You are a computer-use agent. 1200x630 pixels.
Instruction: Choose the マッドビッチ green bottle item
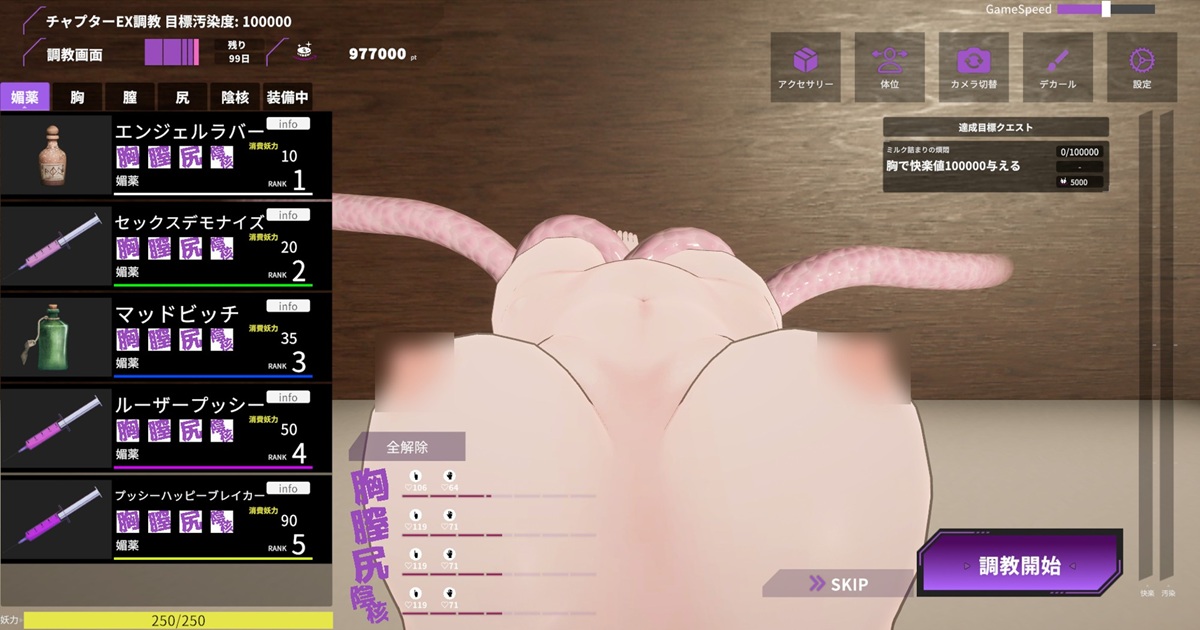pos(165,338)
